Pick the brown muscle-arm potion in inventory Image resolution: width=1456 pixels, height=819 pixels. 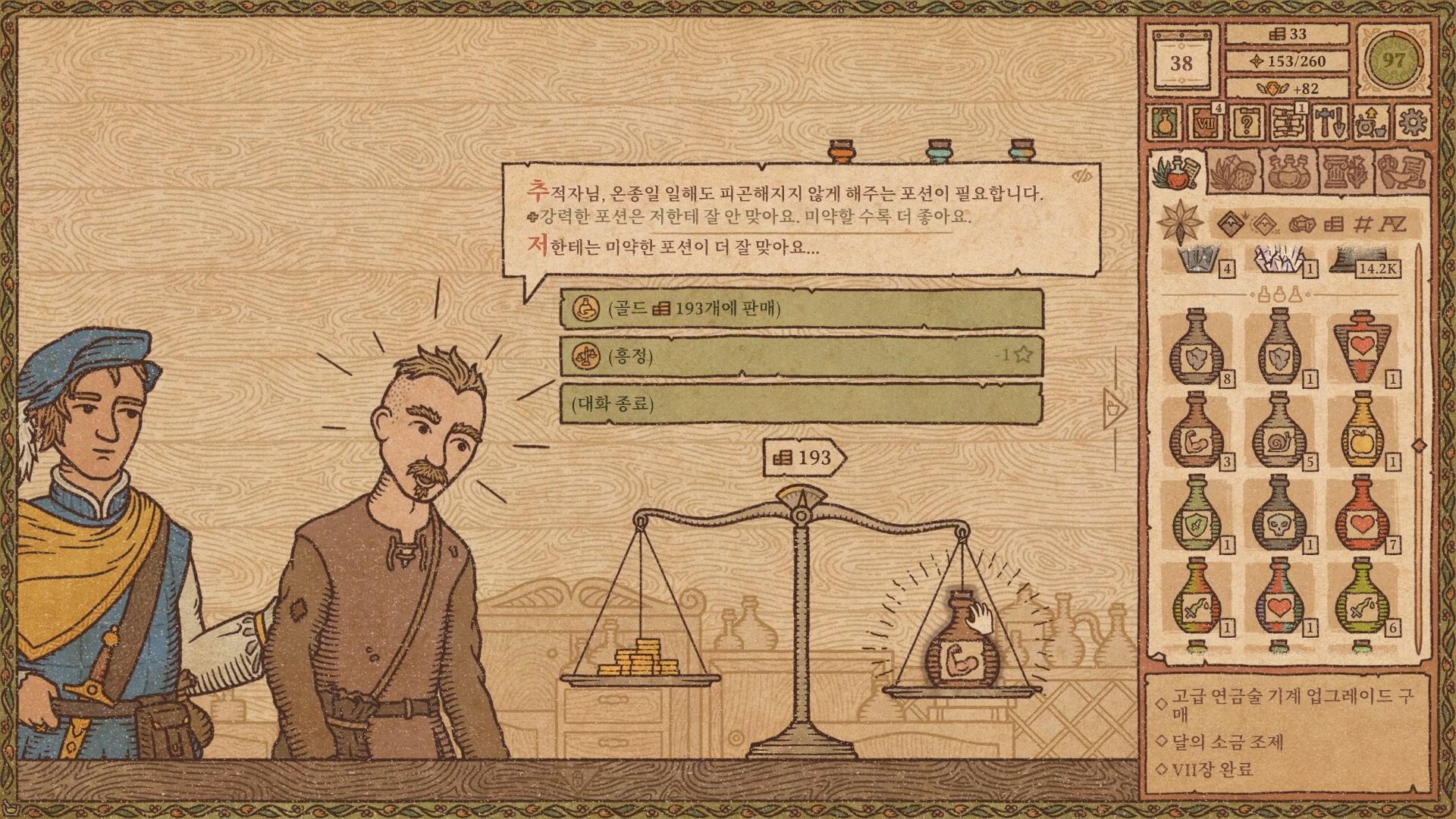[x=1196, y=431]
